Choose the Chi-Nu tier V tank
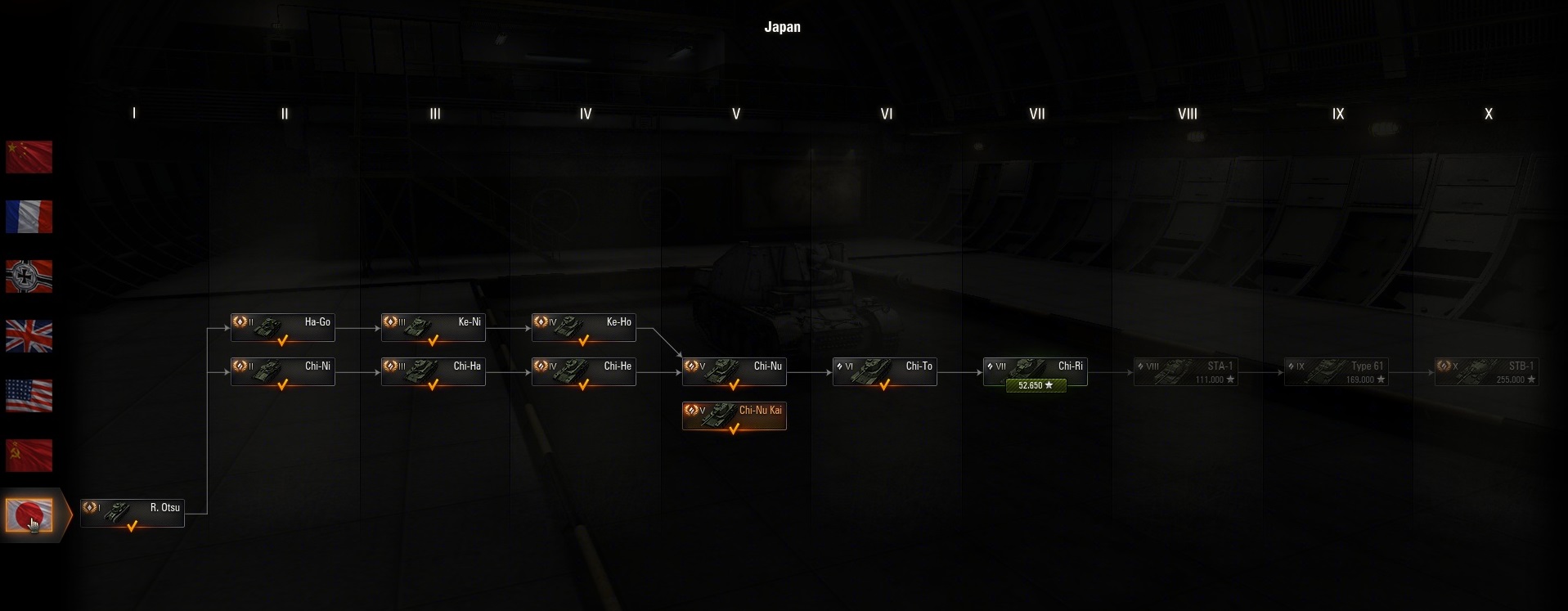The height and width of the screenshot is (611, 1568). click(735, 371)
